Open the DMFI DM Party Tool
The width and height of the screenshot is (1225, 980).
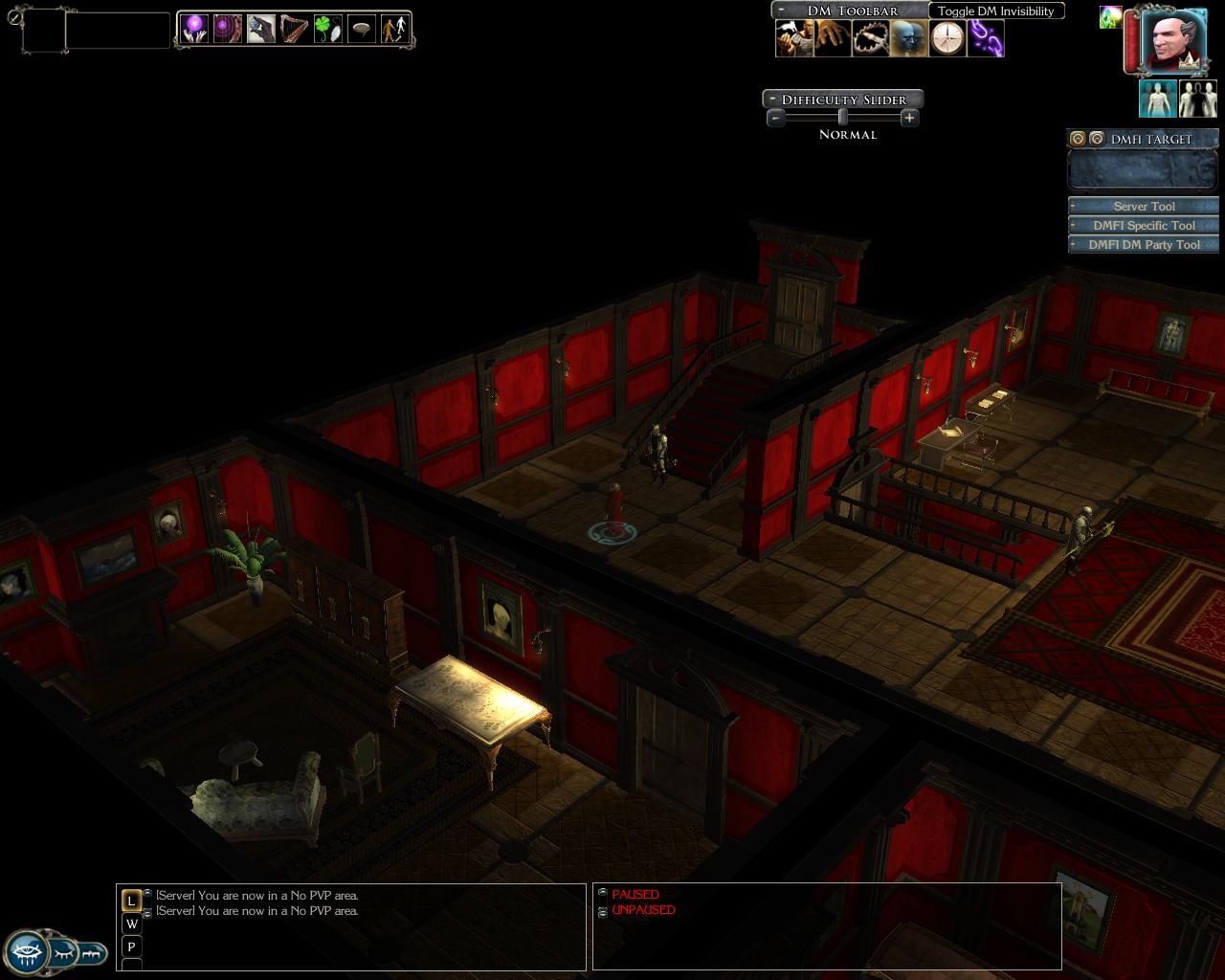pyautogui.click(x=1144, y=244)
